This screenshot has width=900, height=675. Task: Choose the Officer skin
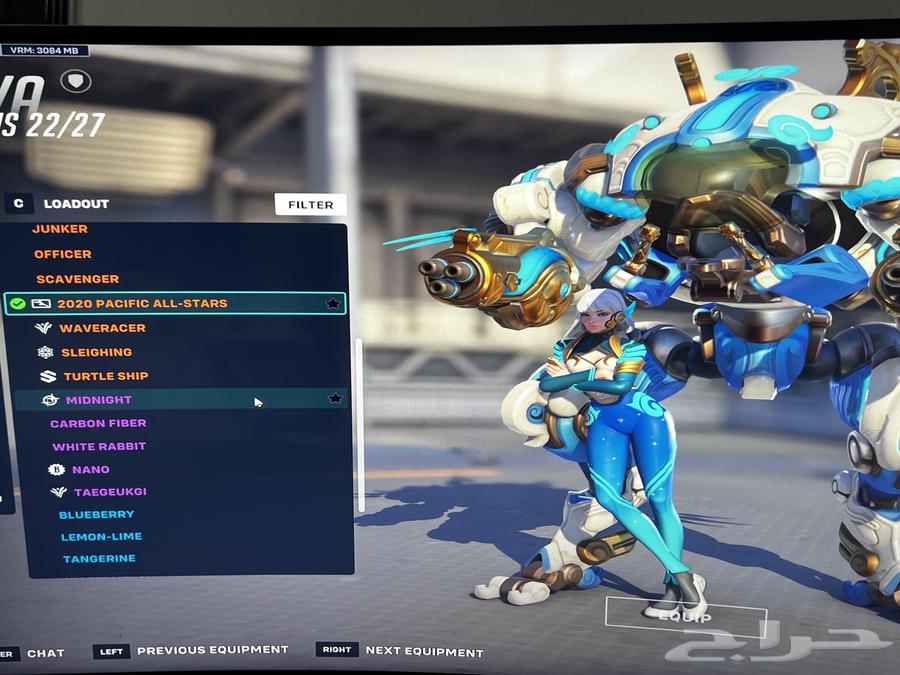[63, 254]
